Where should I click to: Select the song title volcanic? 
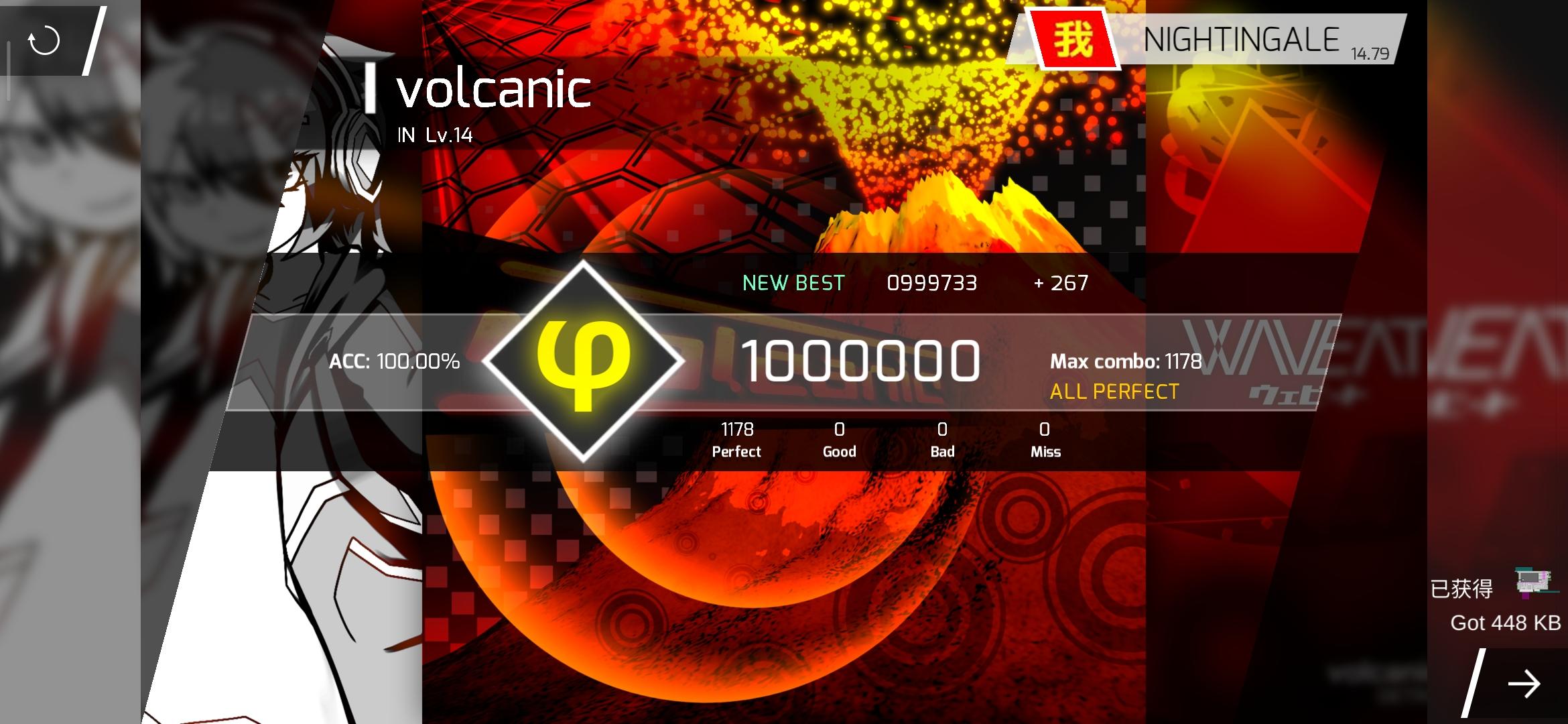[x=493, y=90]
